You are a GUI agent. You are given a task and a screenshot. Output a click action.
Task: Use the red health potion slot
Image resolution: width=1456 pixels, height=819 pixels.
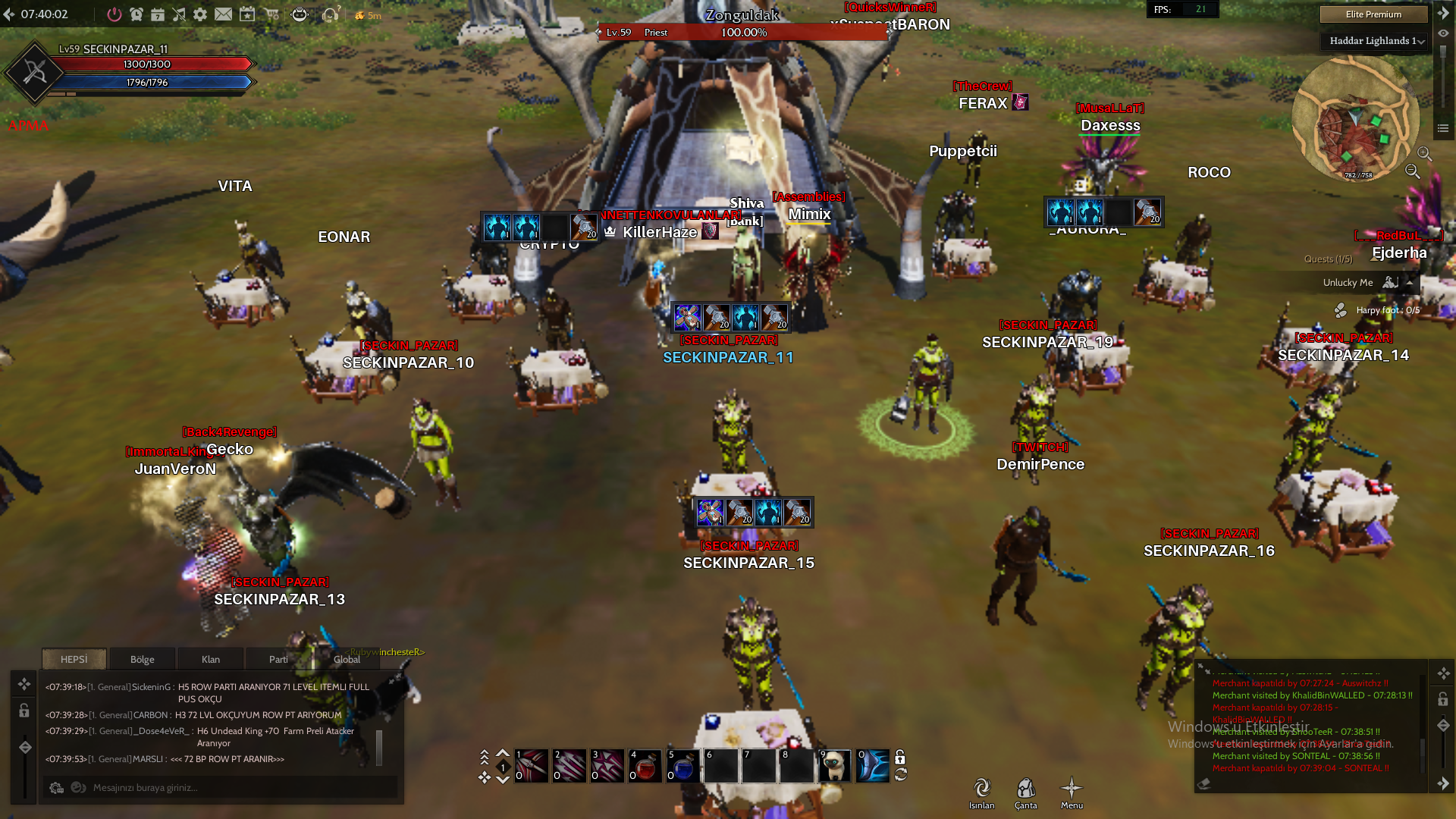coord(645,766)
